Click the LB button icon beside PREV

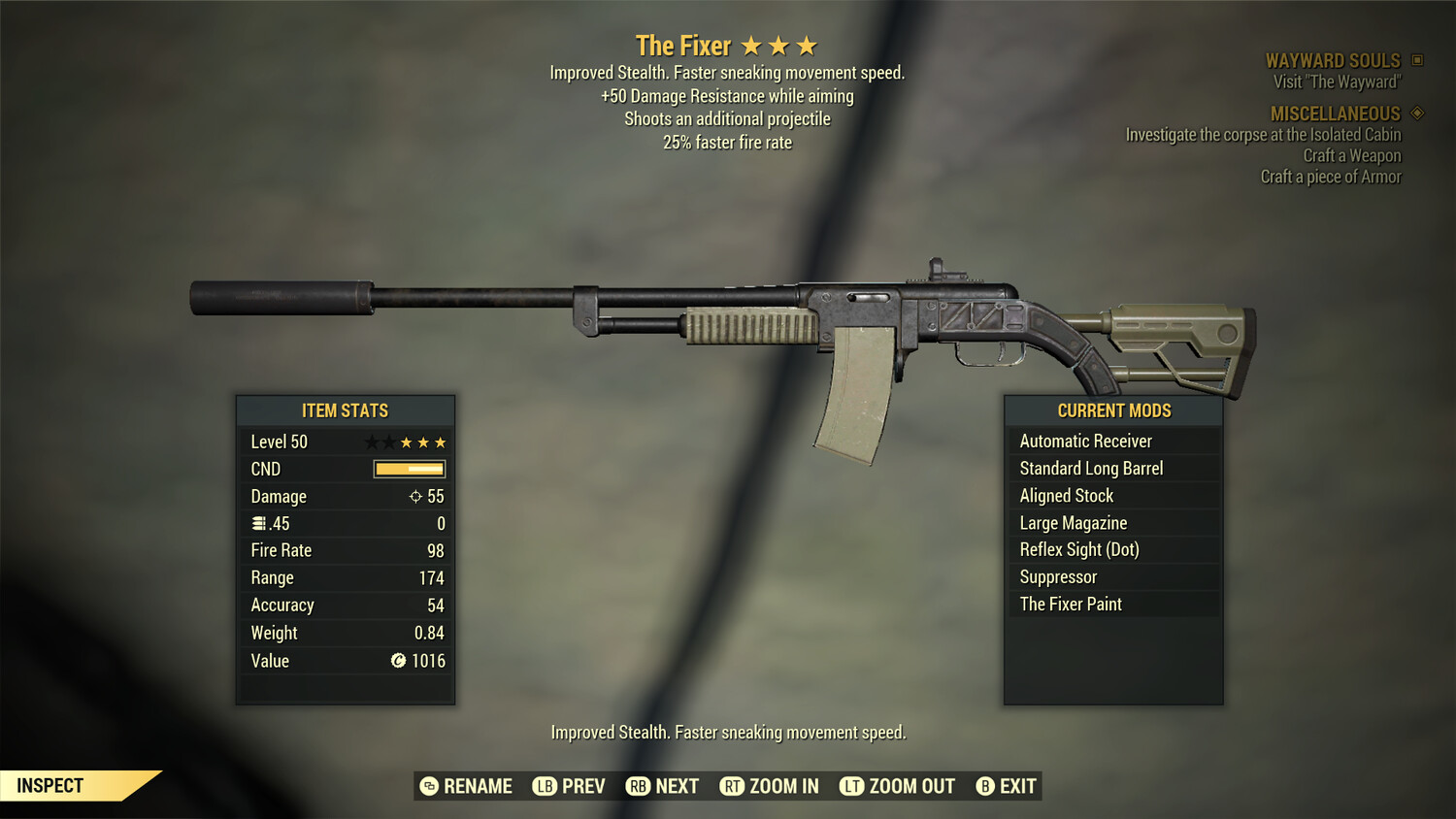[544, 786]
